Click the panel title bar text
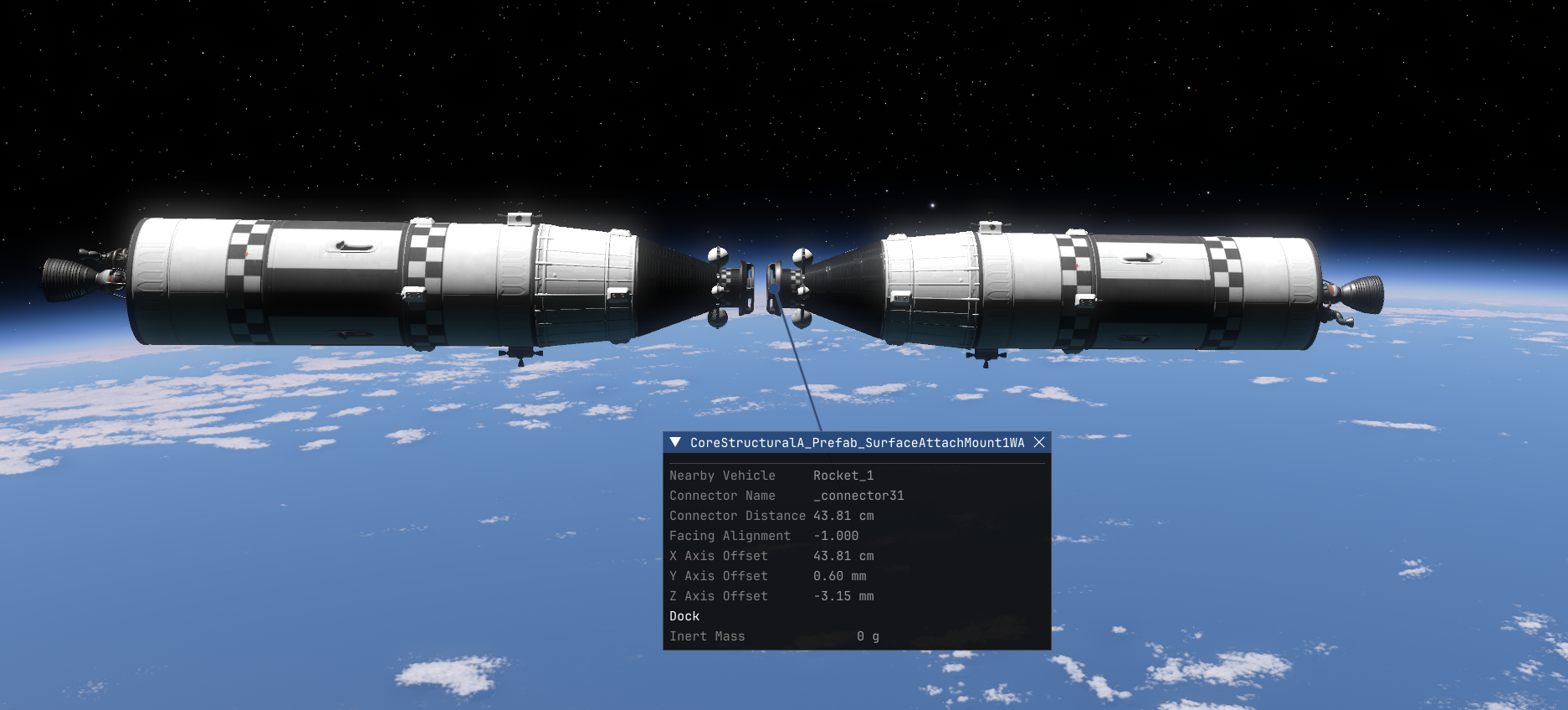The width and height of the screenshot is (1568, 710). tap(859, 443)
